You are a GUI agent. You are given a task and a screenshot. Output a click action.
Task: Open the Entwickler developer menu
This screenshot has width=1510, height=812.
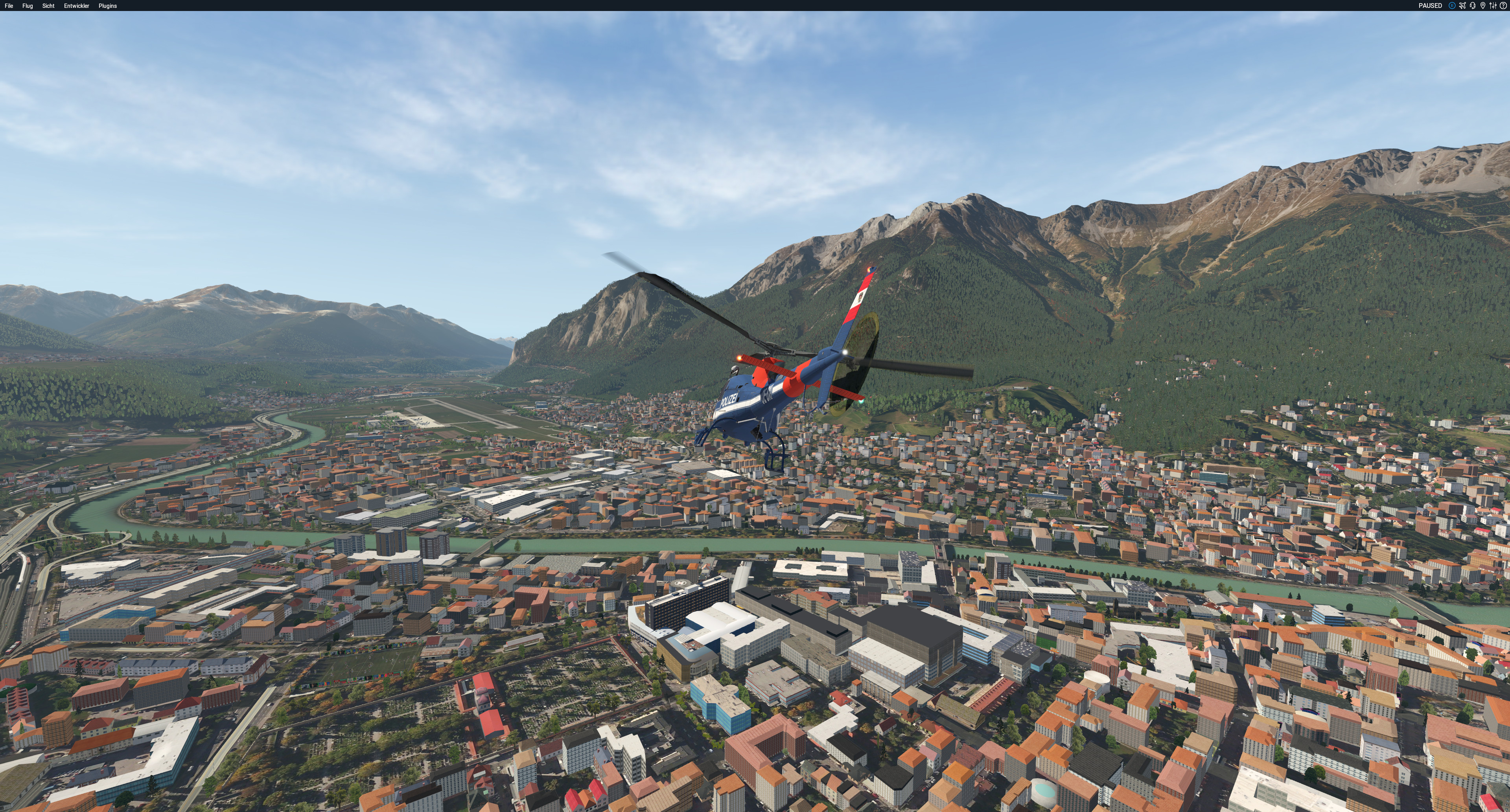76,6
